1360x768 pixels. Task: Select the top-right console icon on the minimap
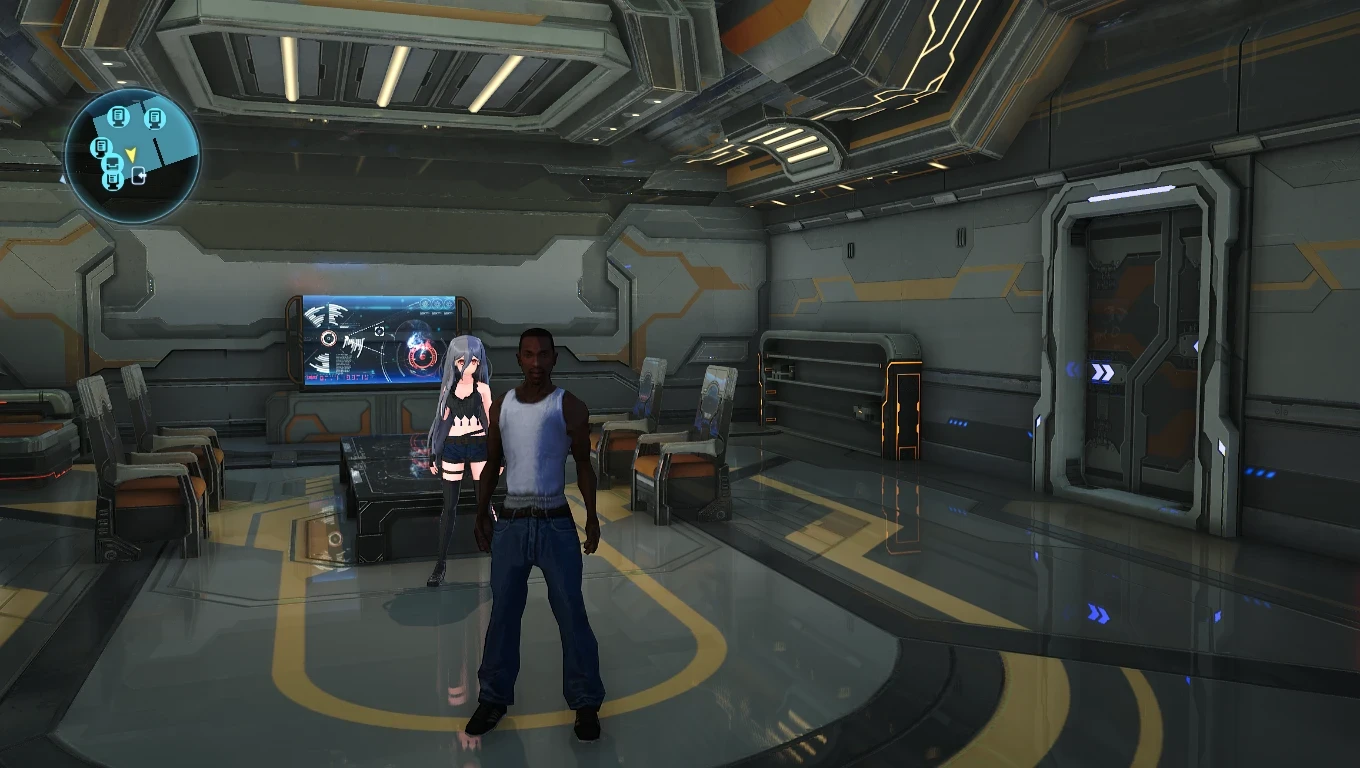pyautogui.click(x=156, y=118)
